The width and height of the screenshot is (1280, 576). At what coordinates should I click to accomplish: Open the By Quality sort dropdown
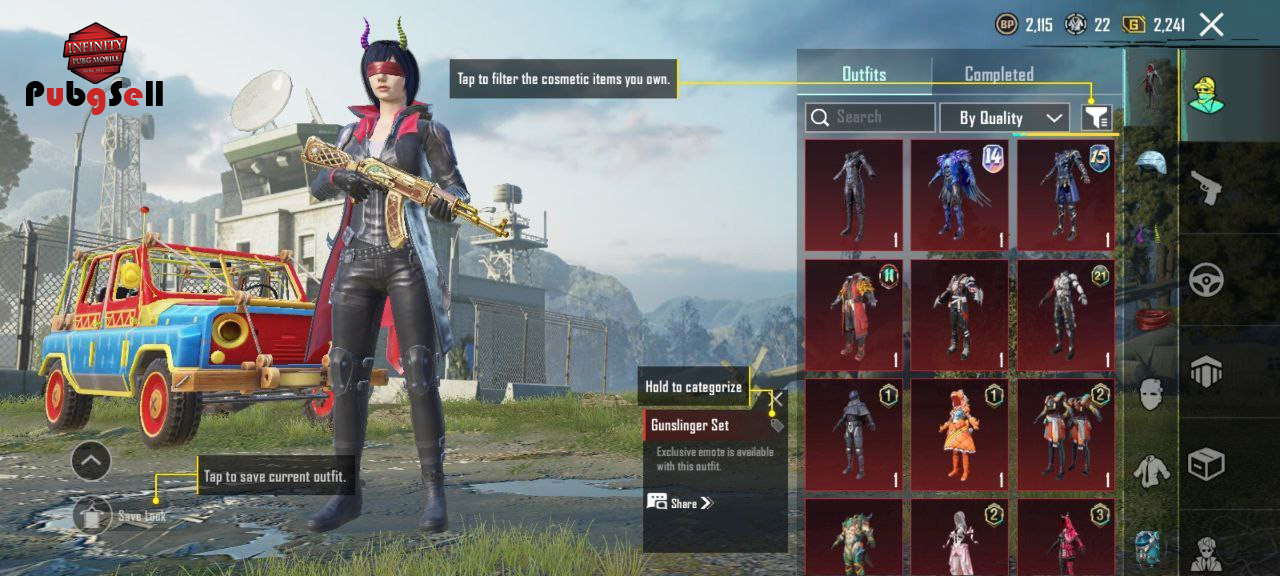point(1004,118)
